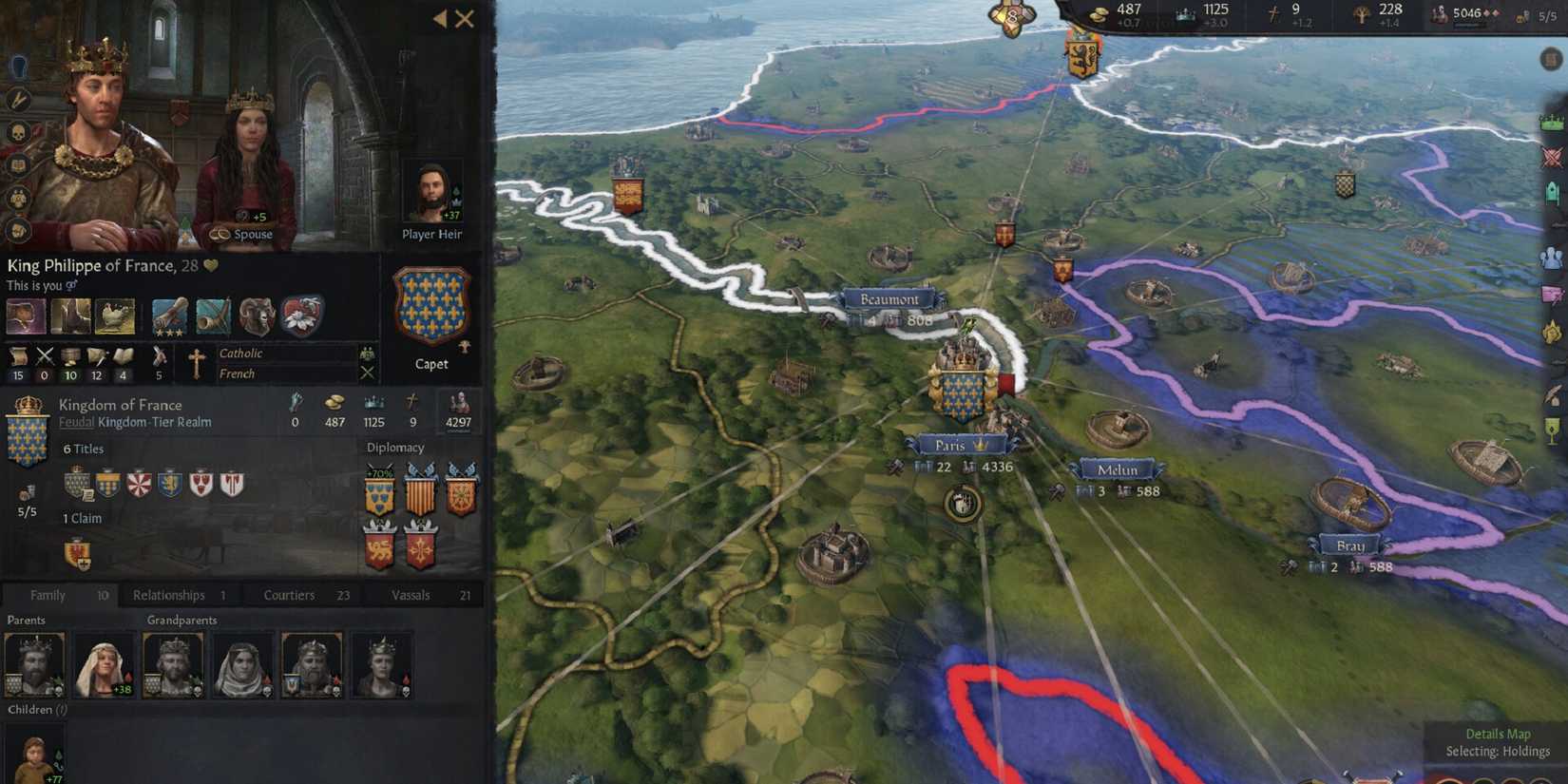The image size is (1568, 784).
Task: Click the prestige crown icon in top bar
Action: pyautogui.click(x=1185, y=12)
